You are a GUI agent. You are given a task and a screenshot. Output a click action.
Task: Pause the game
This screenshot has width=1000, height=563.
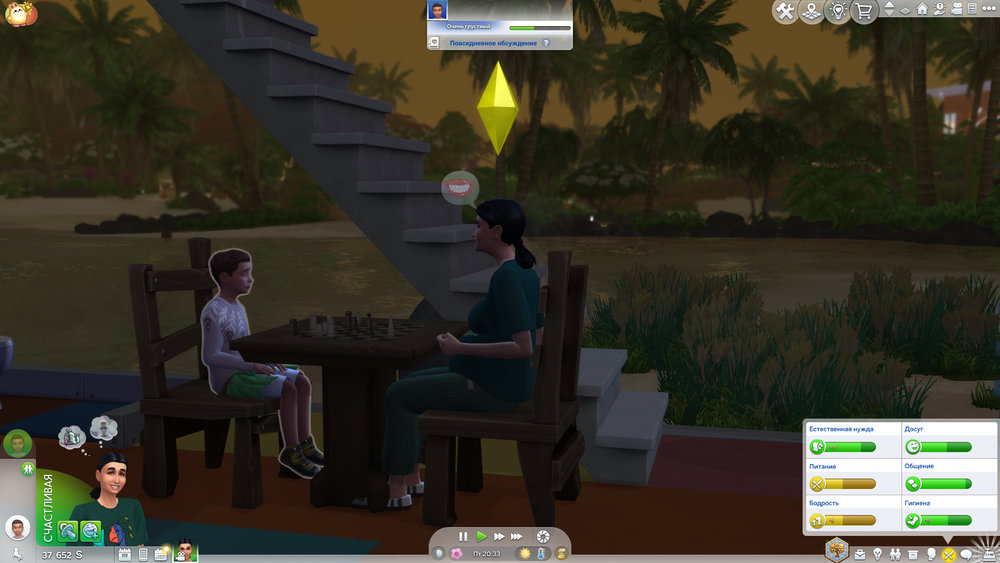[x=463, y=537]
